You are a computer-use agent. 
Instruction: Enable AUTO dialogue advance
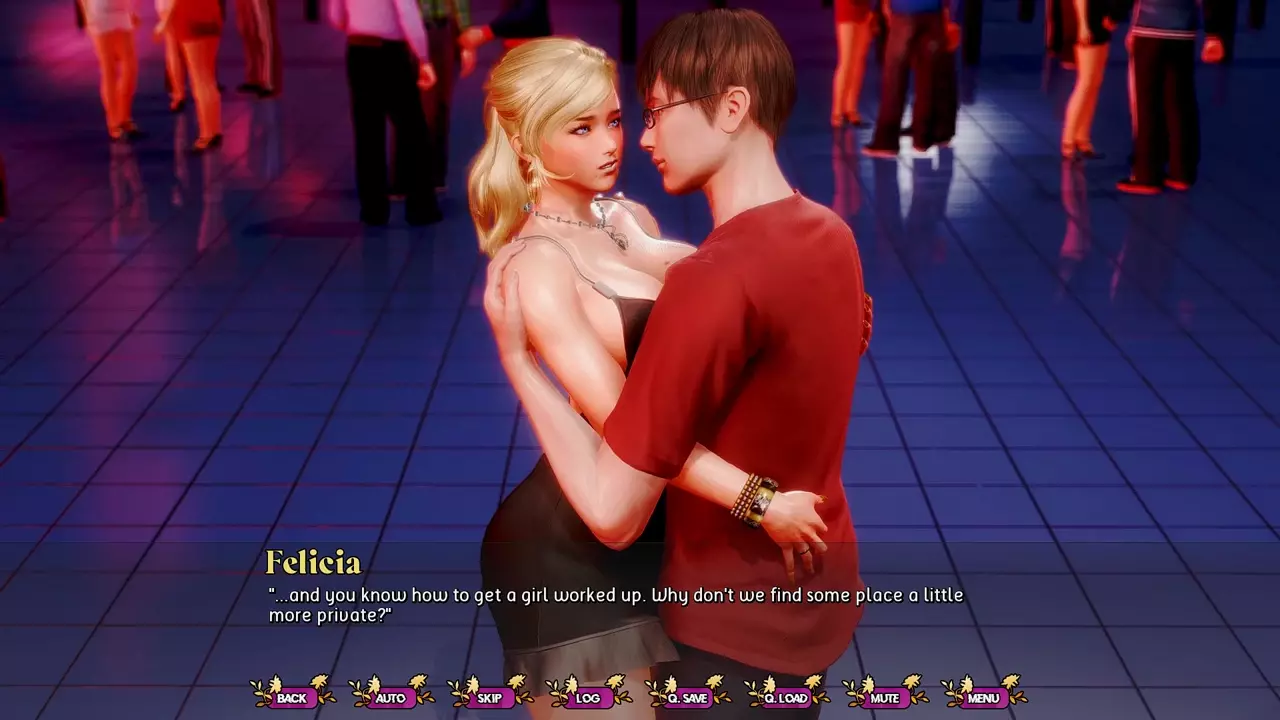click(x=390, y=697)
